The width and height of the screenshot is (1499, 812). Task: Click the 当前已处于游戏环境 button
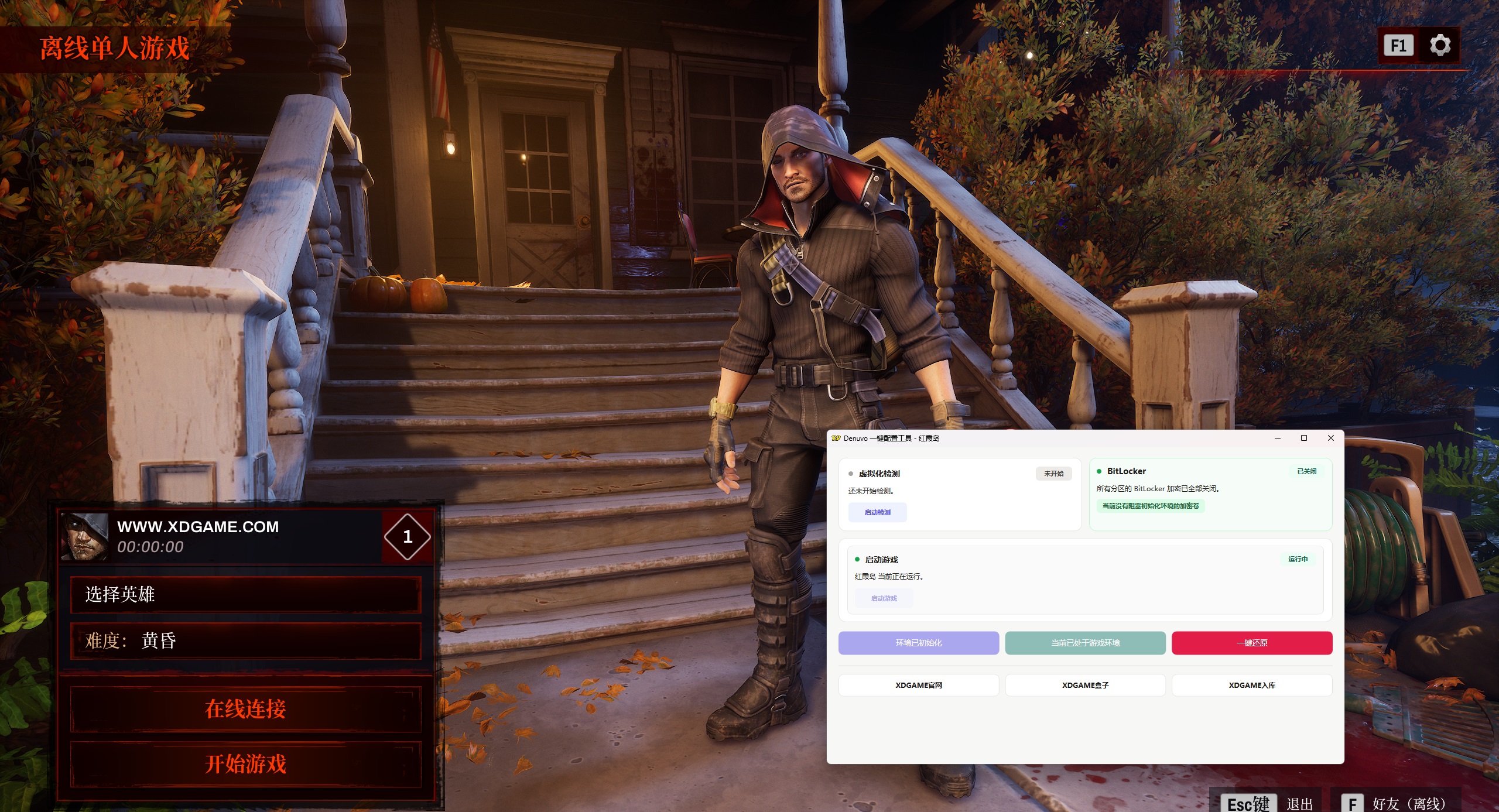click(1085, 643)
